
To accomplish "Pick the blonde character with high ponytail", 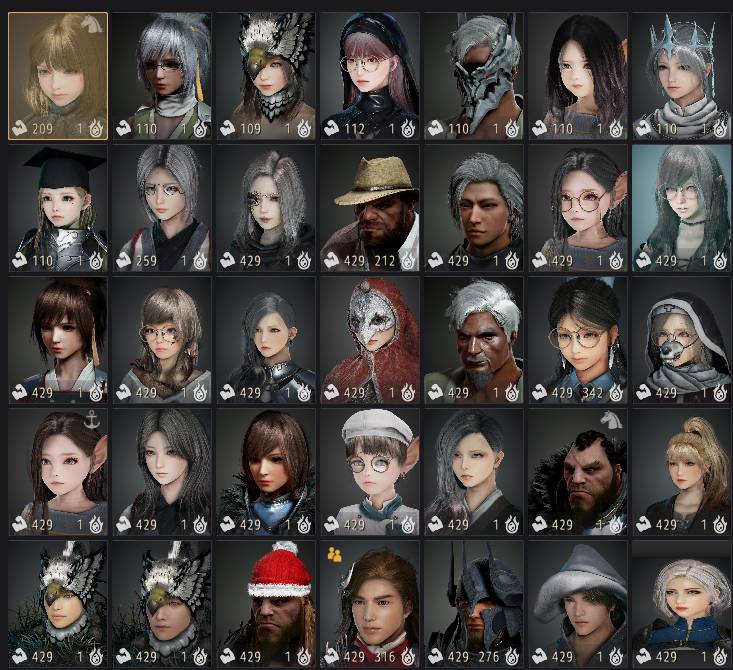I will pos(682,472).
